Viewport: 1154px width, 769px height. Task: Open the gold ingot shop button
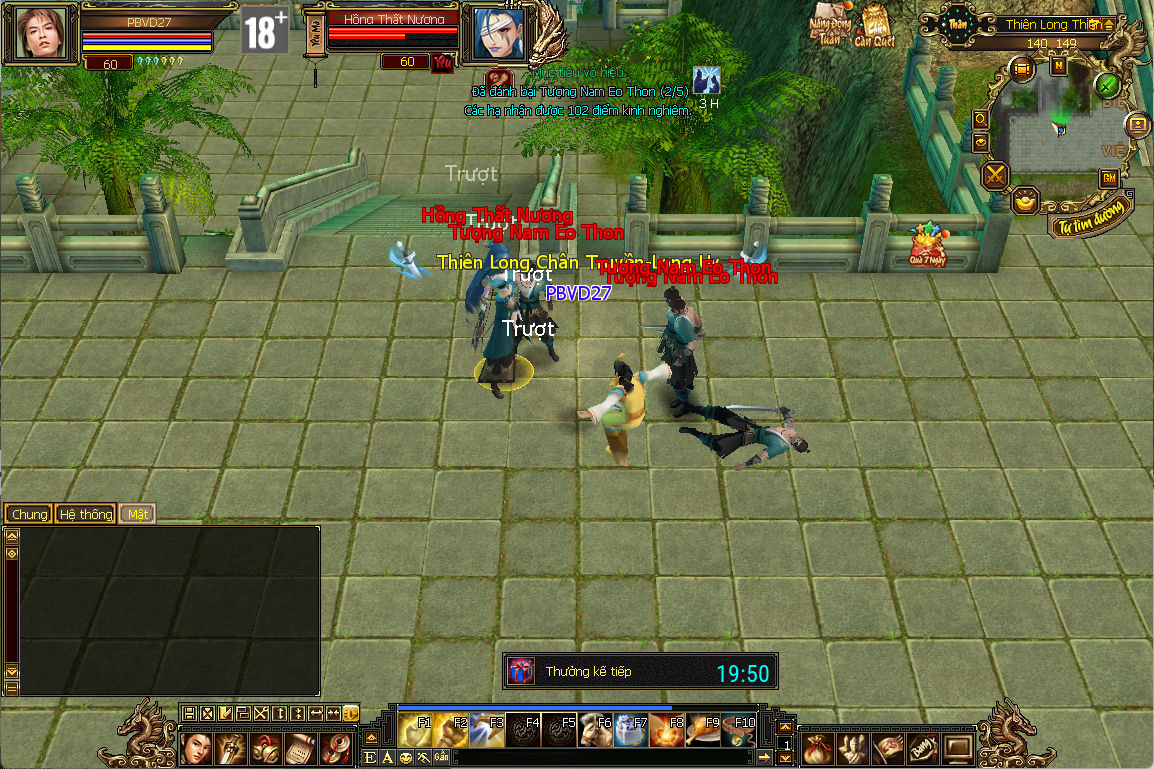coord(1026,200)
